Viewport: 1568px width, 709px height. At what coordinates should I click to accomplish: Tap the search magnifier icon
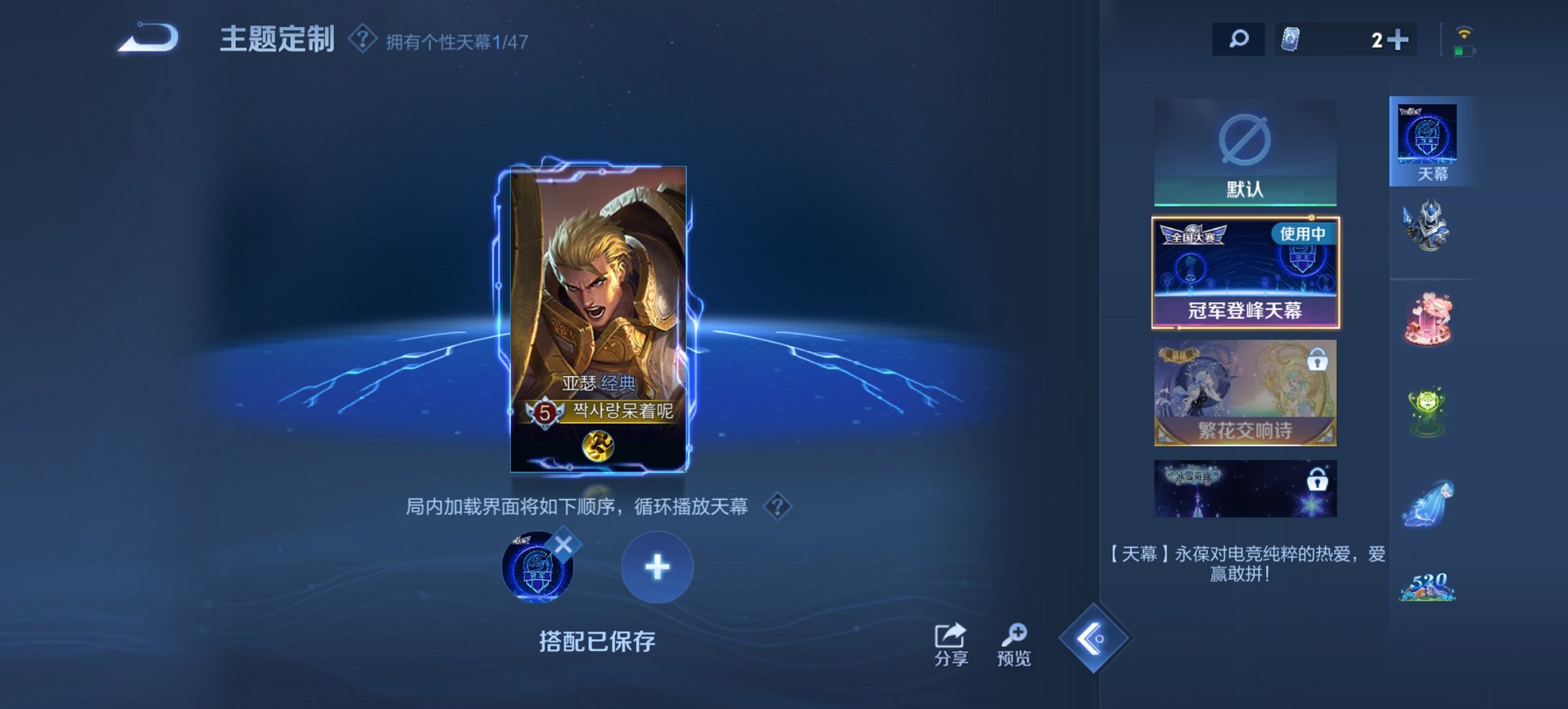(1240, 39)
